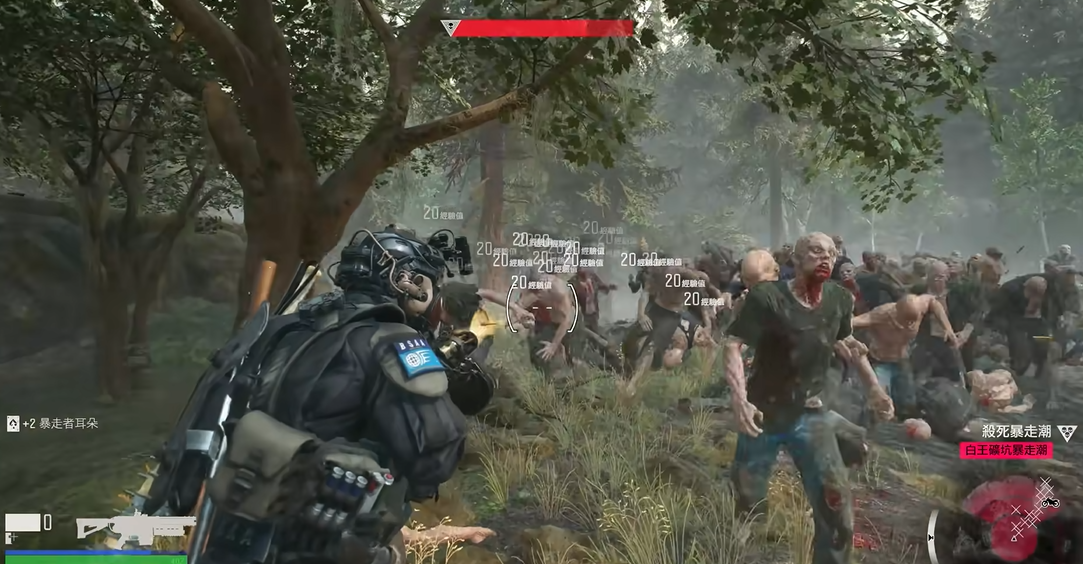Select the 殺死暴走潮 objective tracker
Screen dimensions: 1083x564
[x=1015, y=432]
